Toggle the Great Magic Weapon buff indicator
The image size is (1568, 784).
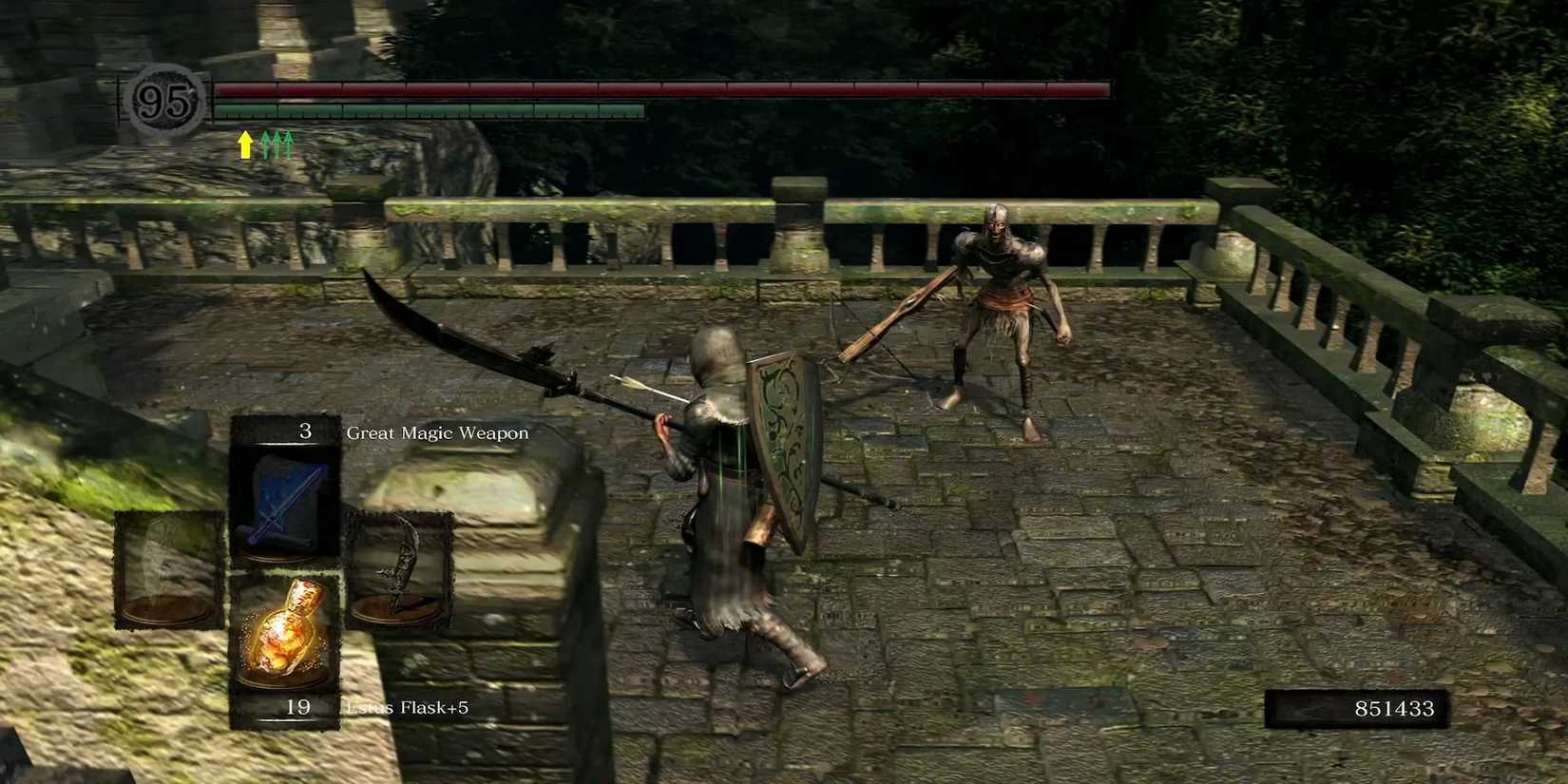(x=246, y=143)
